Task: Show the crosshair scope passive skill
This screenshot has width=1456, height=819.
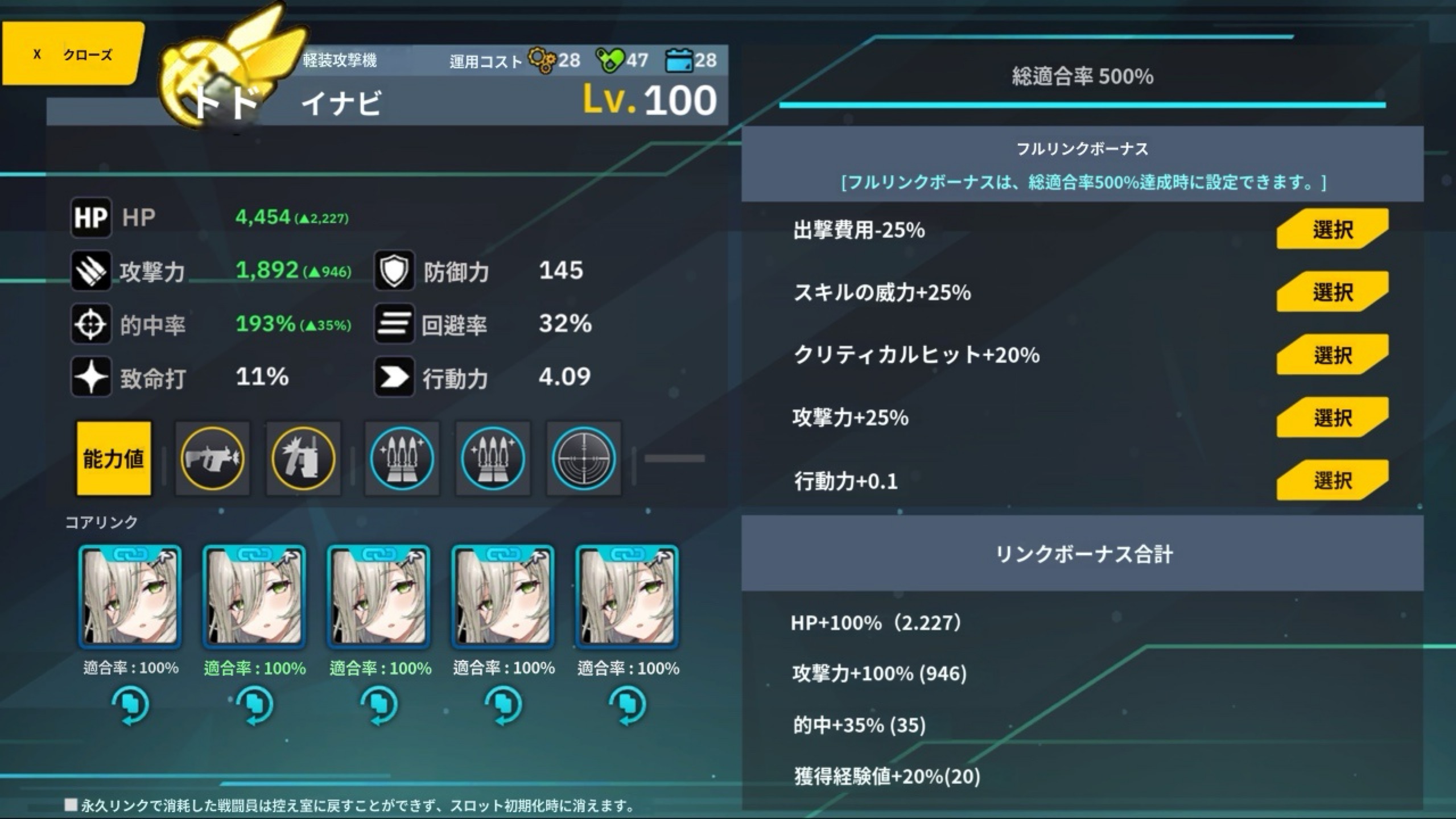Action: tap(583, 458)
